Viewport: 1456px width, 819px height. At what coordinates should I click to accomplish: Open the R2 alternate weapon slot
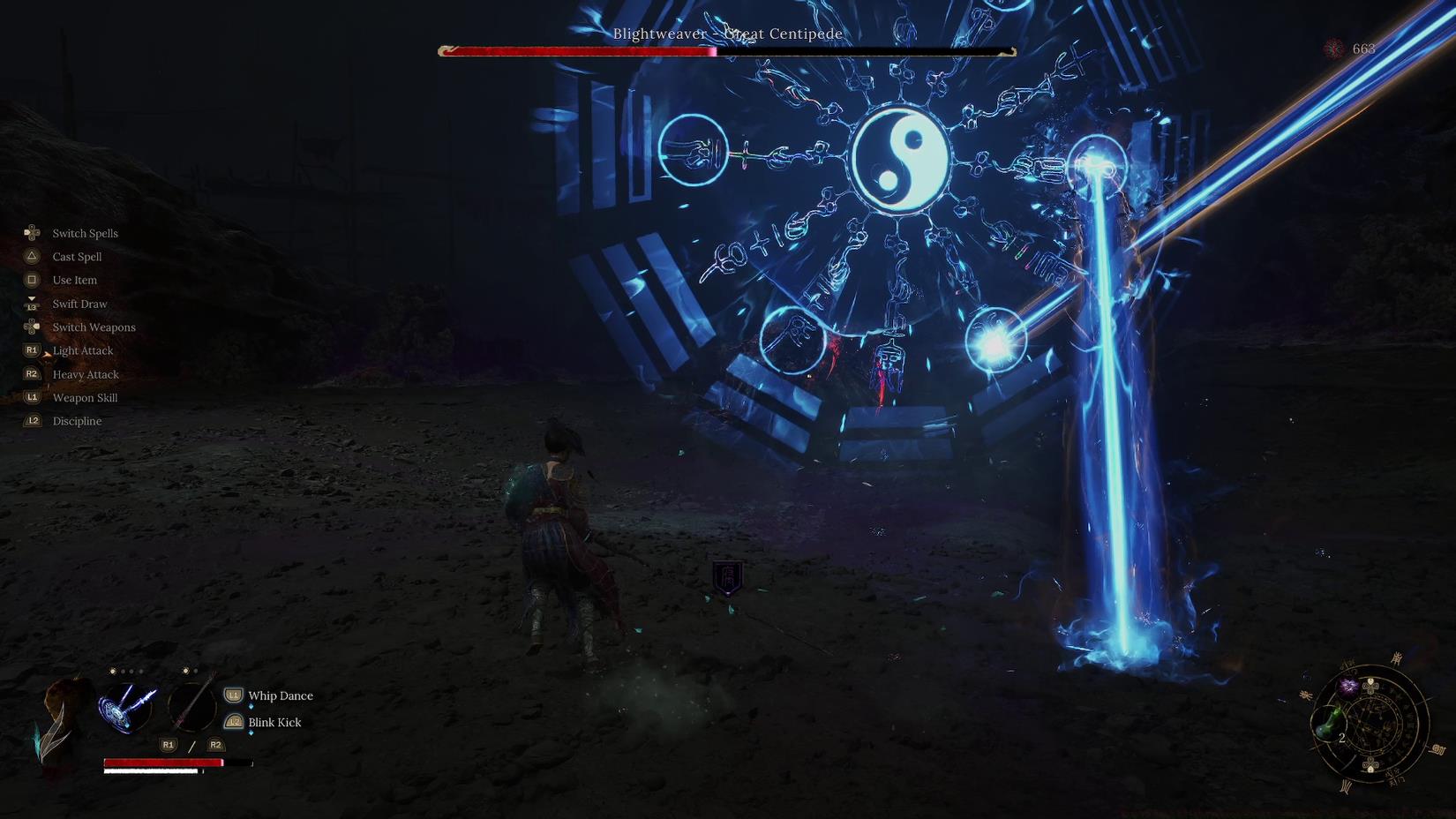[x=215, y=745]
